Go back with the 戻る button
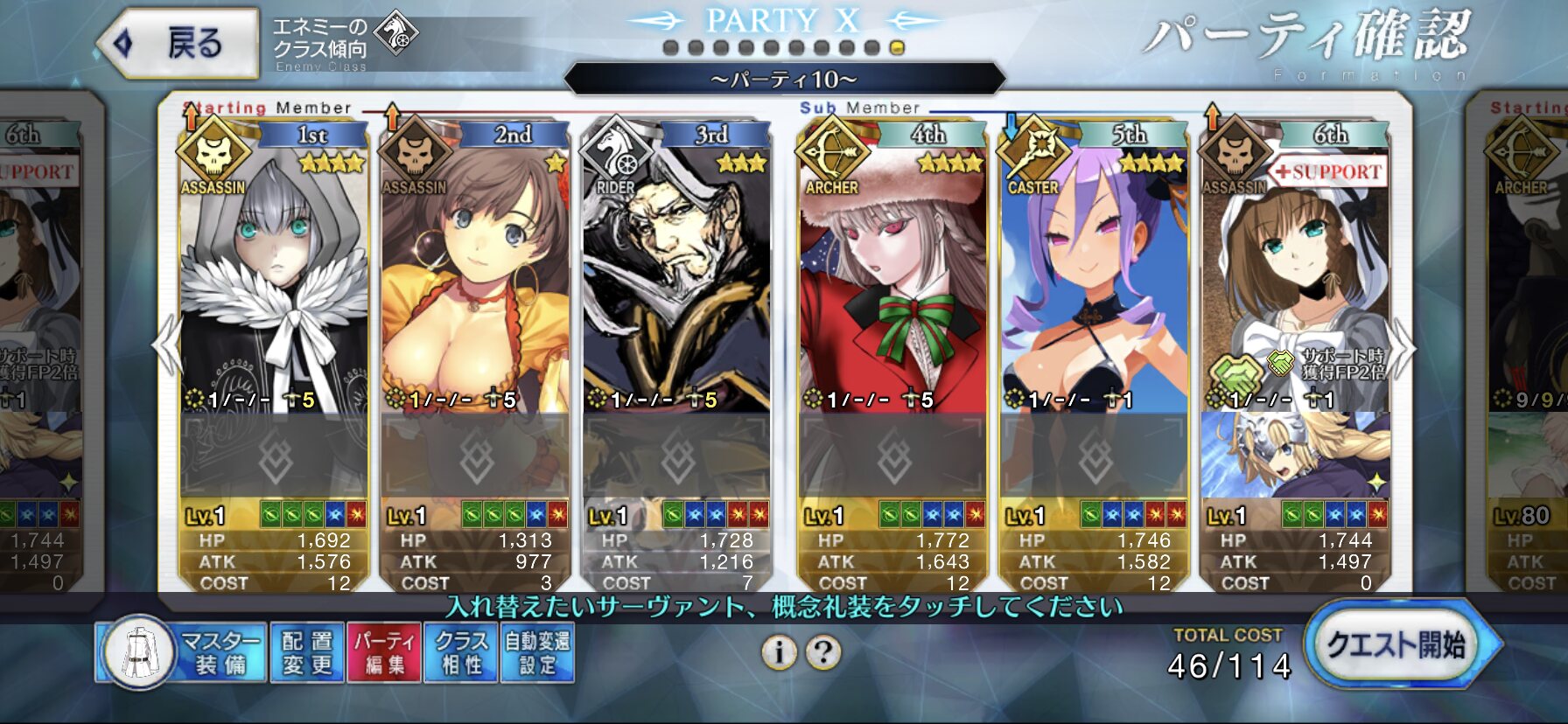This screenshot has height=724, width=1568. click(179, 43)
